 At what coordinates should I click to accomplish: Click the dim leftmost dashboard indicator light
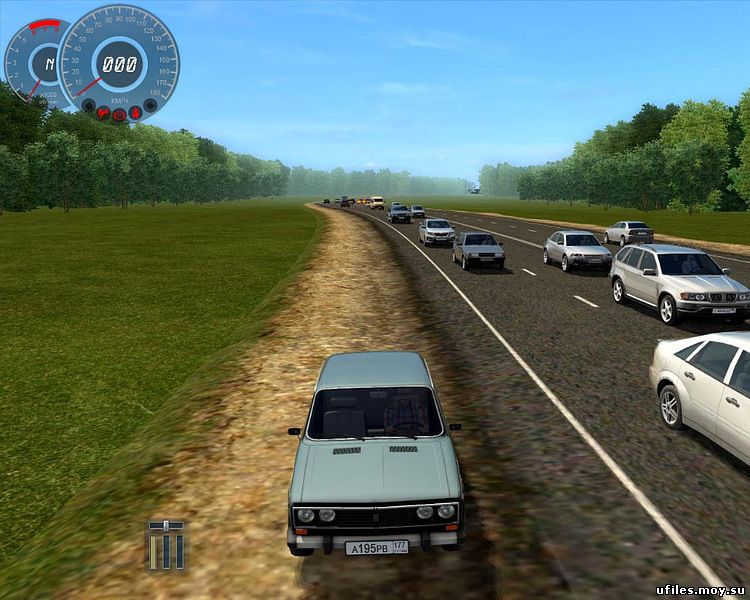pyautogui.click(x=88, y=105)
